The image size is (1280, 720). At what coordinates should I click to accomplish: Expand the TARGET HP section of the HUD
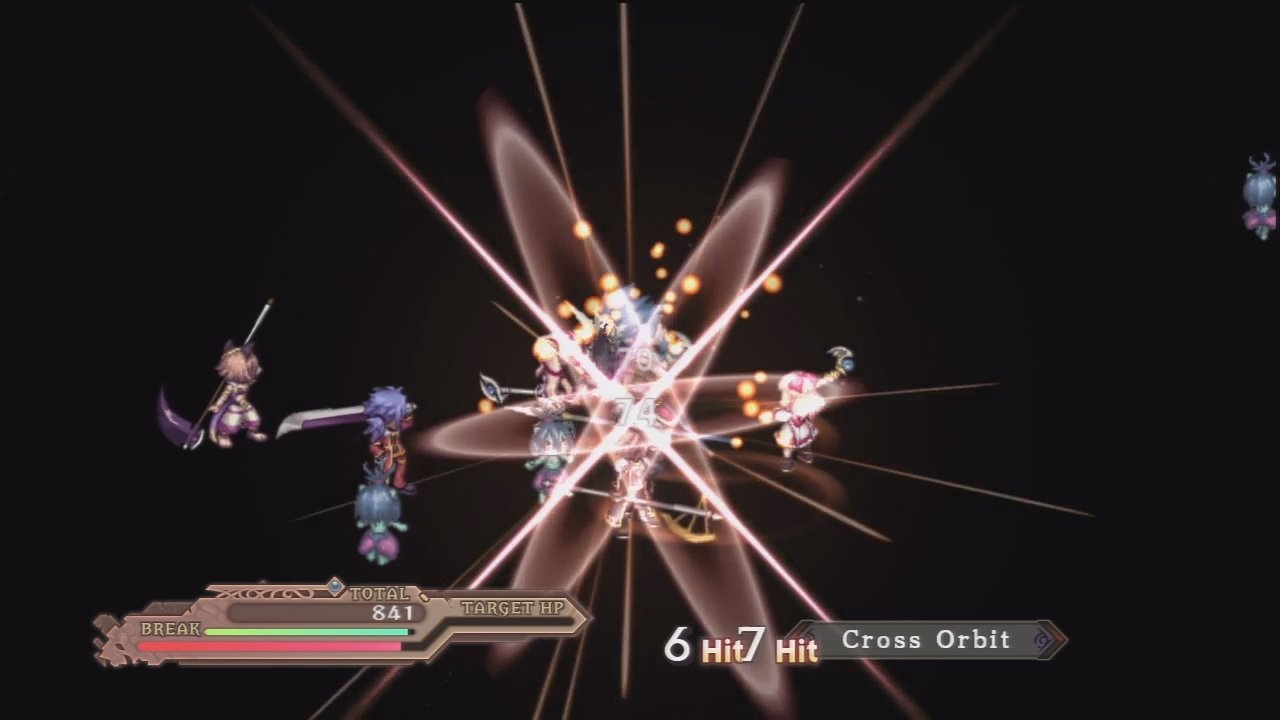tap(513, 607)
